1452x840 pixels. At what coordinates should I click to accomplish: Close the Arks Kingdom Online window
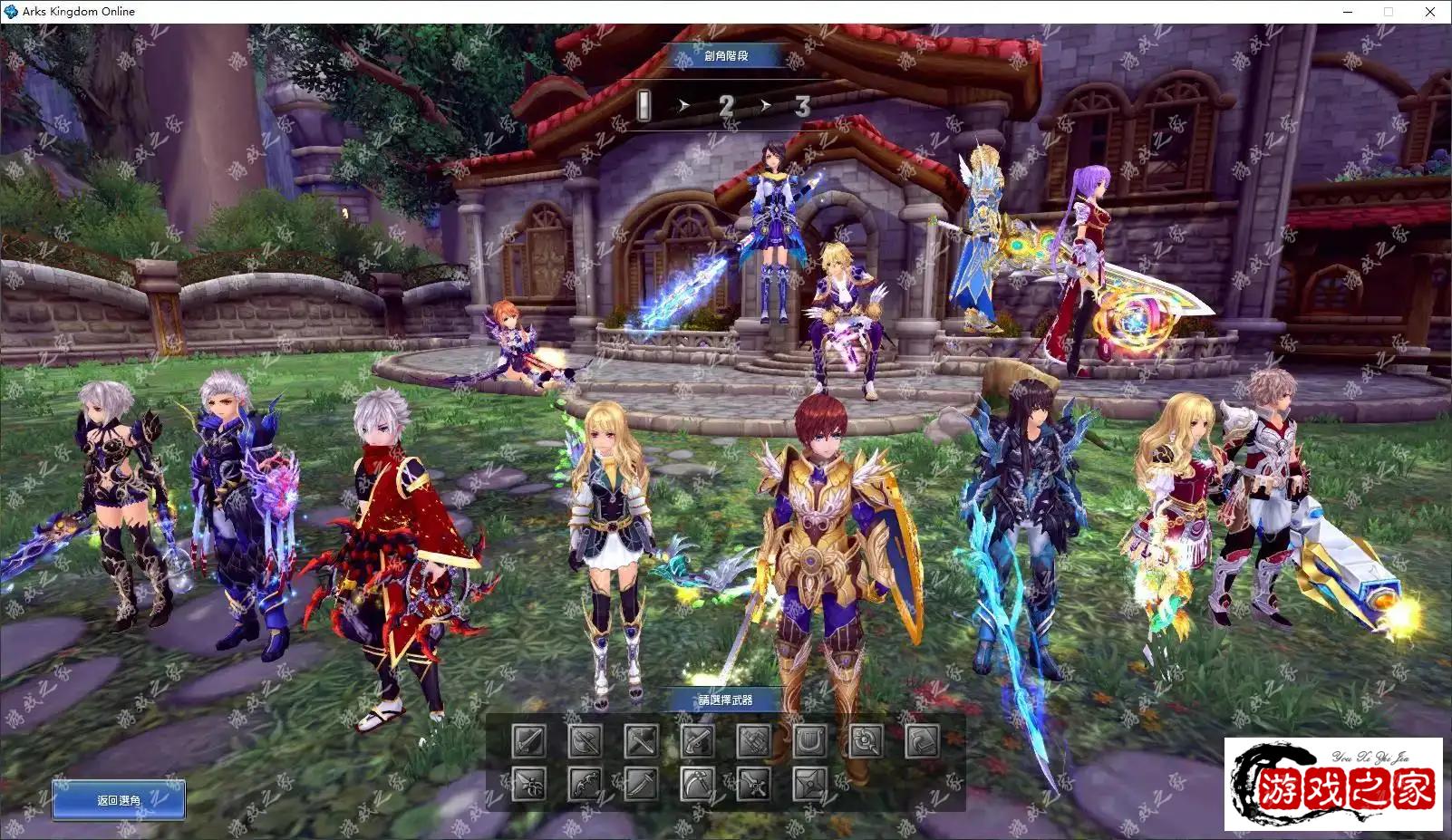tap(1430, 12)
